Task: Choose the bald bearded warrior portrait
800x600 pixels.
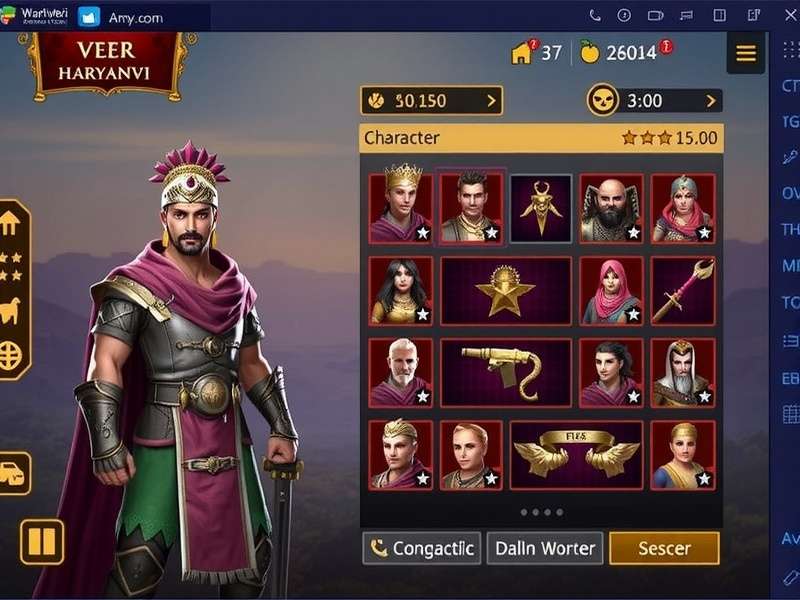Action: coord(611,208)
